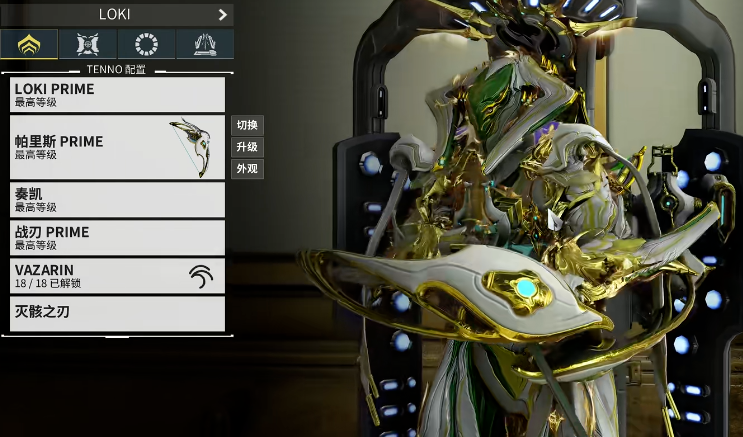This screenshot has width=743, height=437.
Task: Open the 外观 appearance options
Action: [x=247, y=169]
